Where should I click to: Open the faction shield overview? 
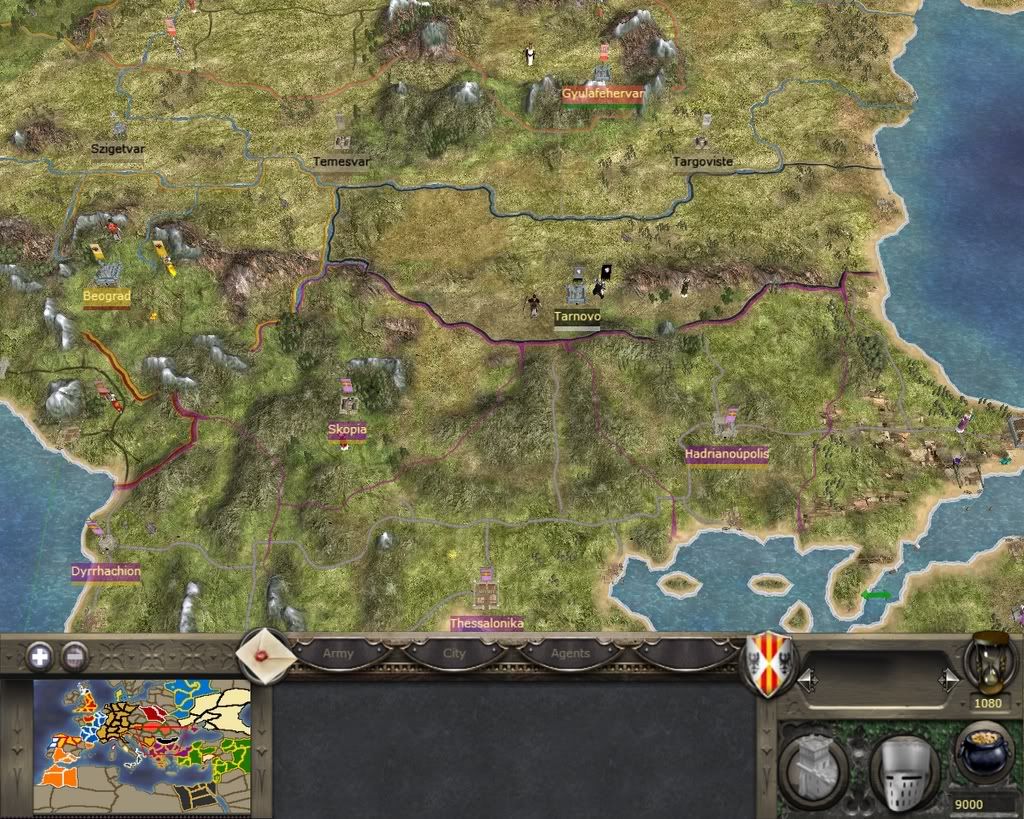tap(766, 663)
